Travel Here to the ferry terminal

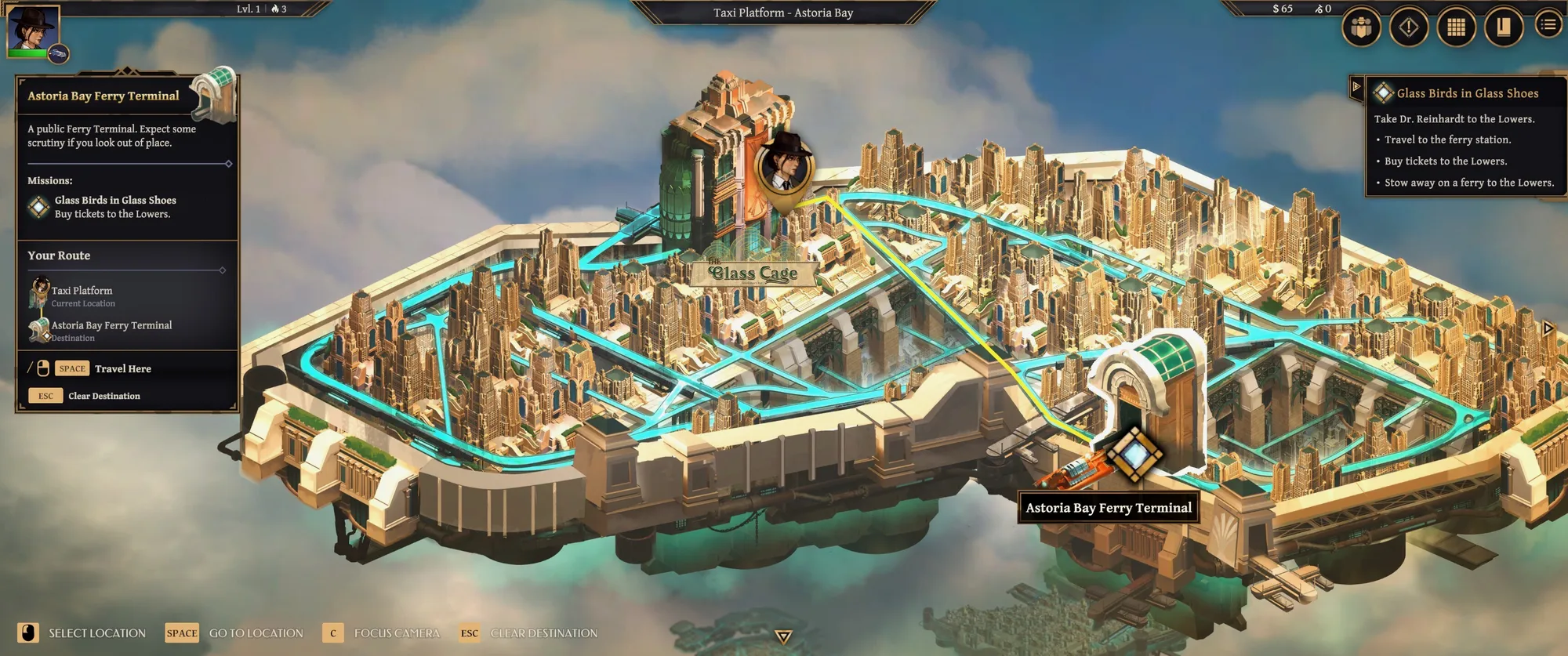[x=122, y=368]
